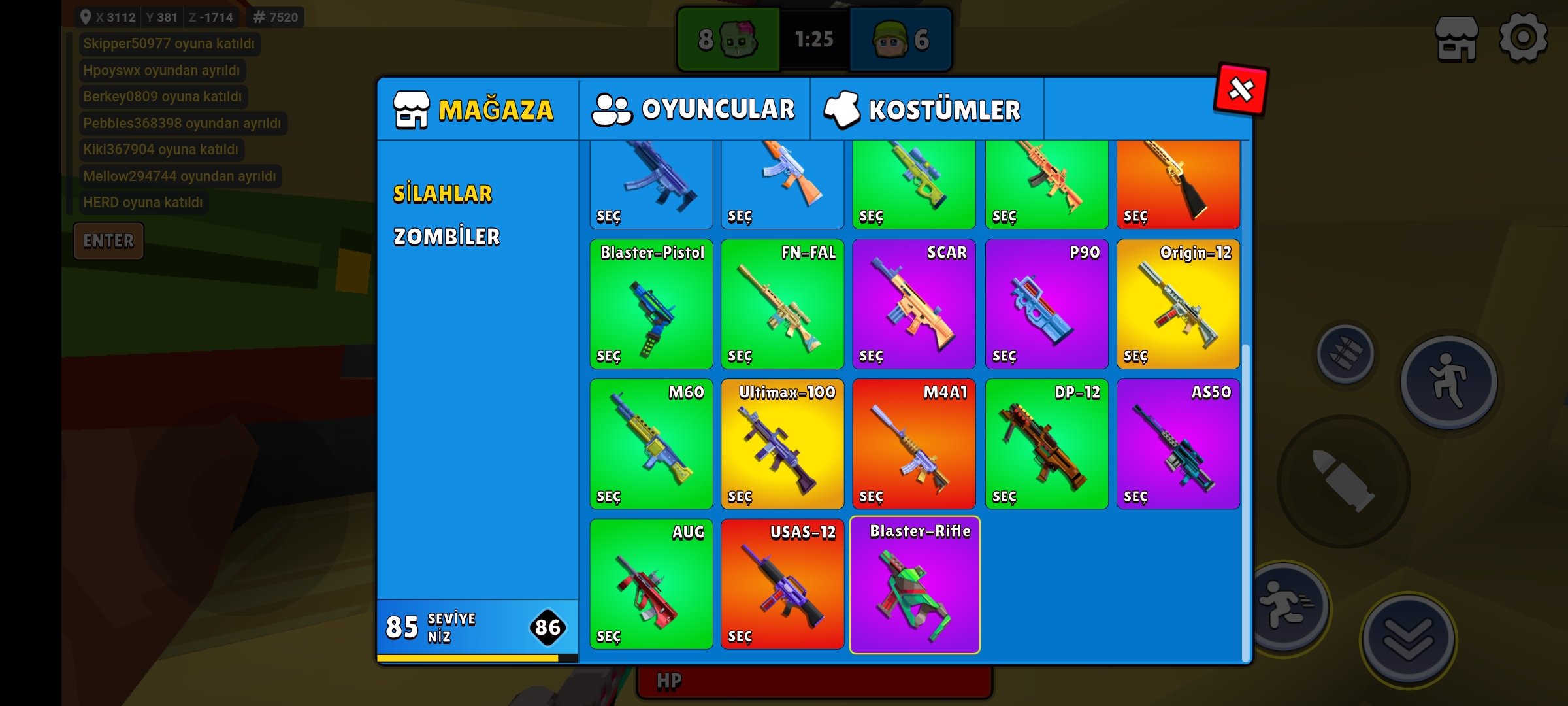Pick the Blaster-Pistol weapon card
Image resolution: width=1568 pixels, height=706 pixels.
(651, 305)
